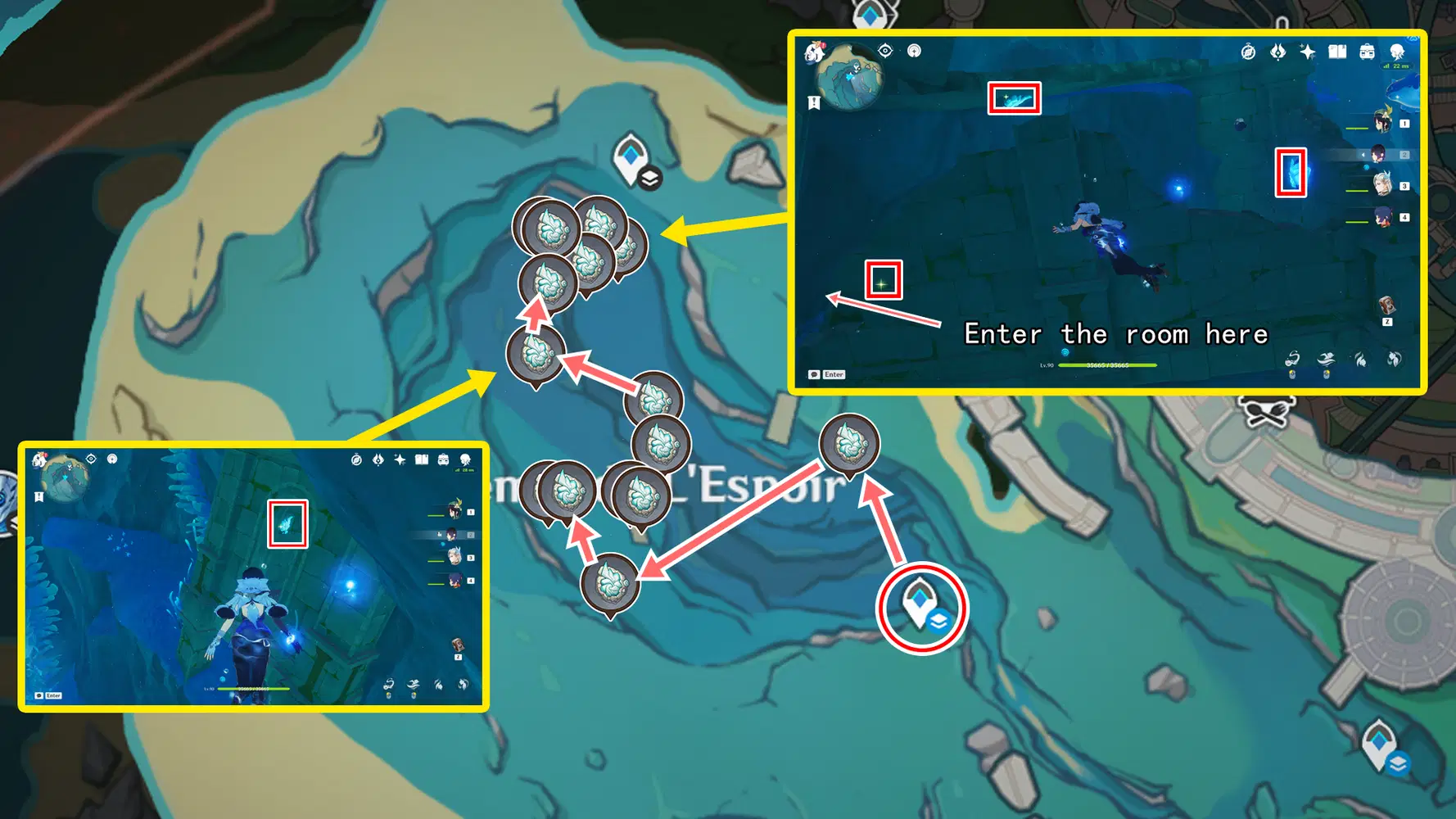Image resolution: width=1456 pixels, height=819 pixels.
Task: Select the quest exclamation icon below the minimap
Action: pos(813,101)
